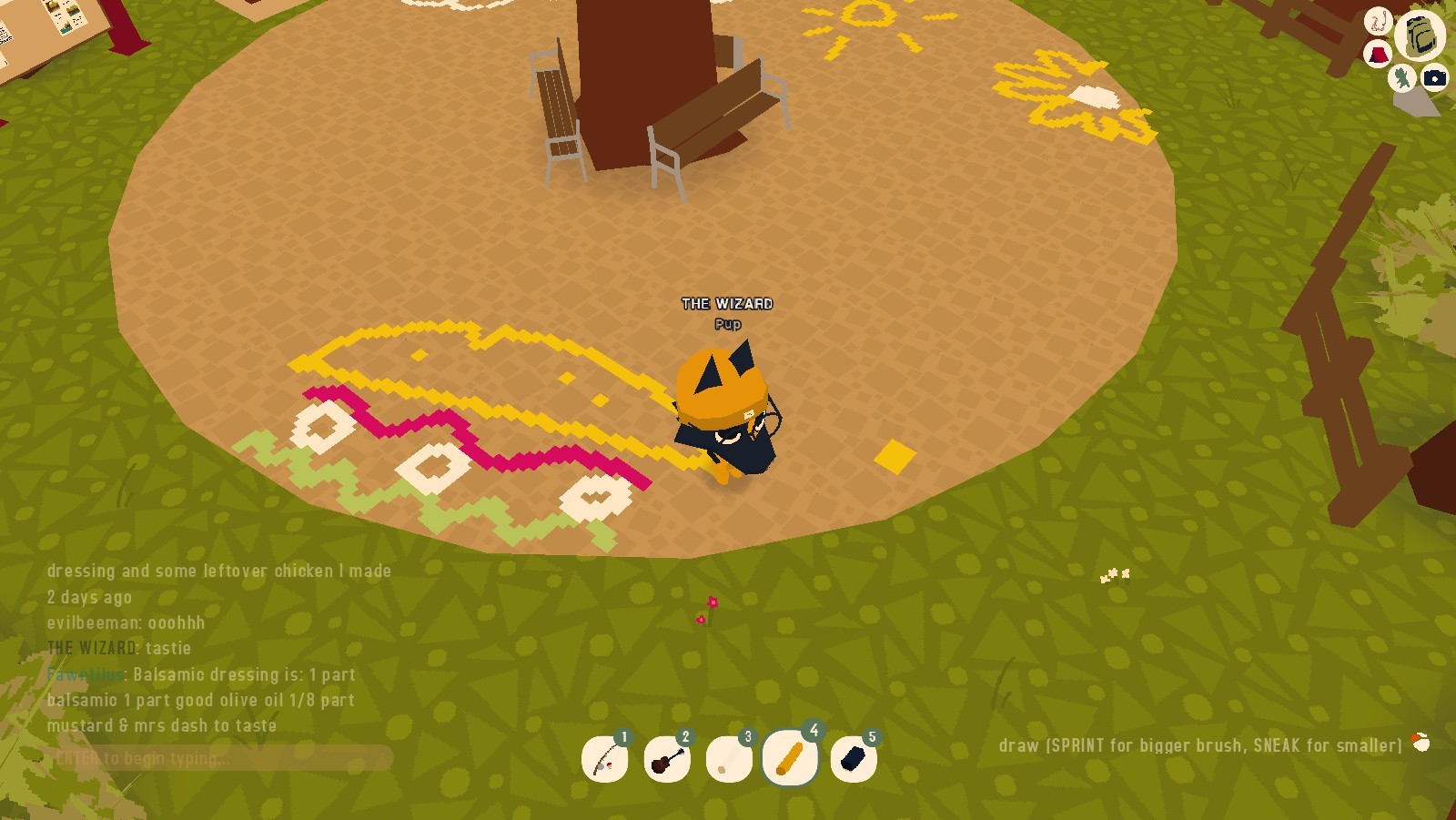Click THE WIZARD nameplate above the cat

pos(725,304)
